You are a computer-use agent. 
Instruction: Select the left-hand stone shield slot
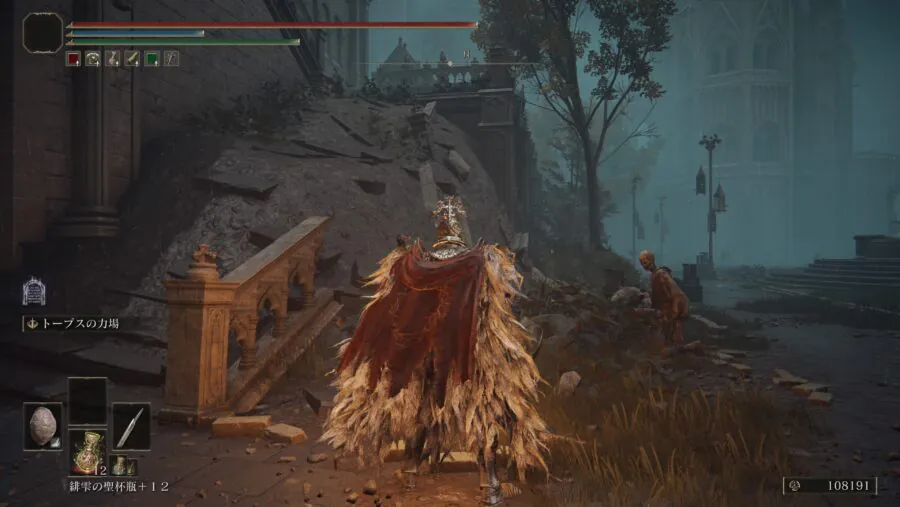coord(43,426)
